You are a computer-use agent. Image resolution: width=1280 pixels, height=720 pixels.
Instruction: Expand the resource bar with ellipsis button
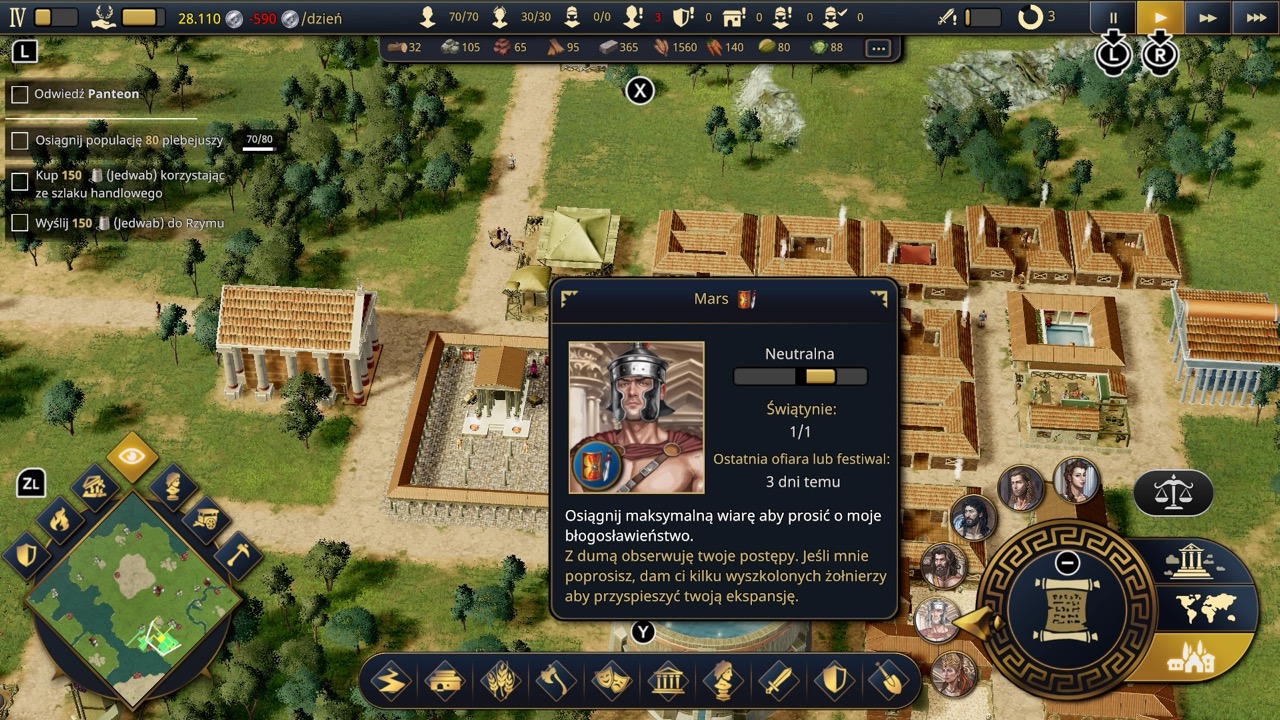click(878, 48)
